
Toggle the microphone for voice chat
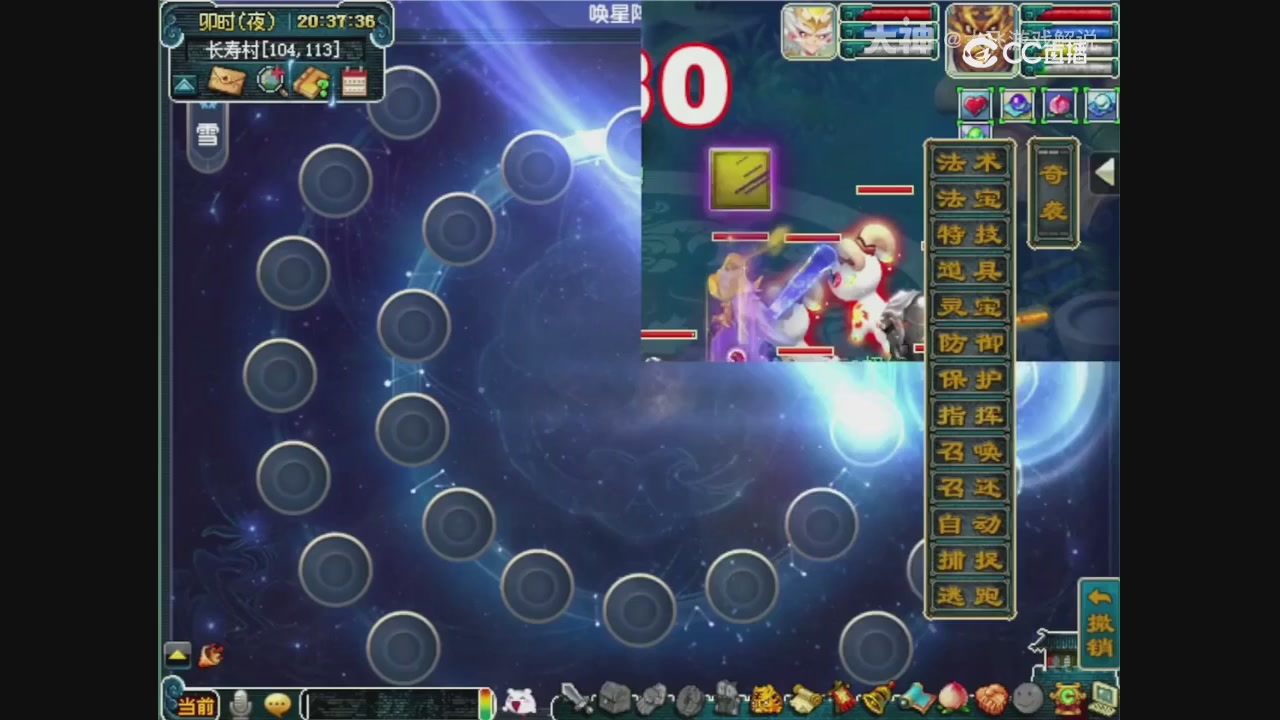click(x=241, y=705)
